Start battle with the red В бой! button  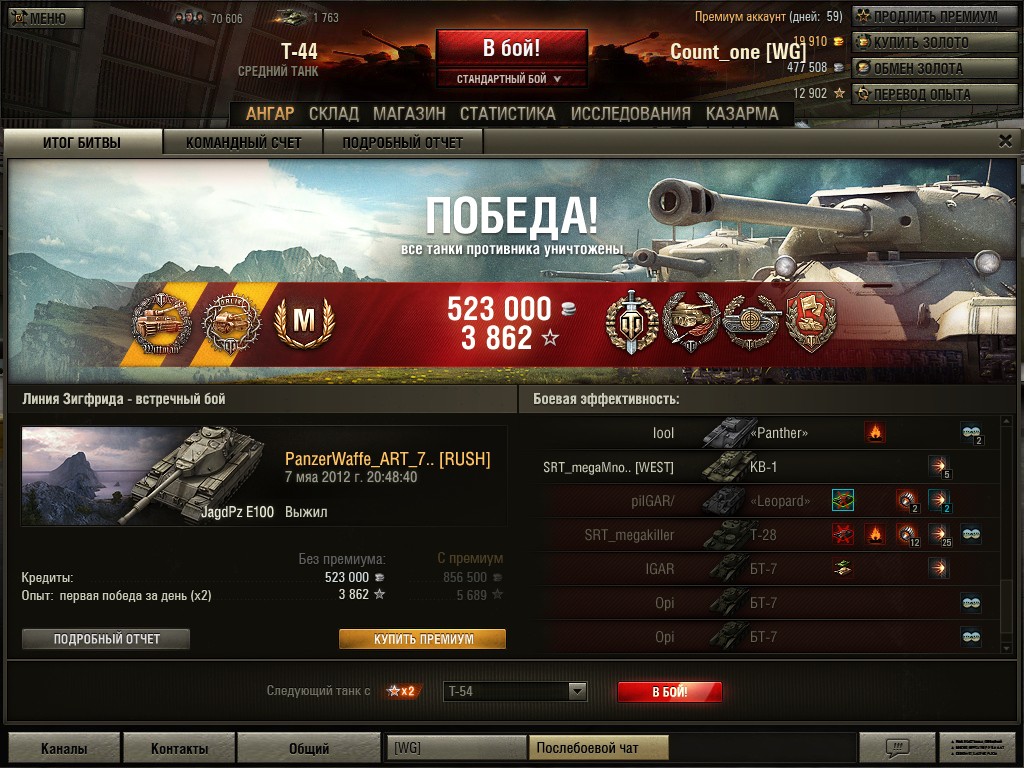click(511, 48)
